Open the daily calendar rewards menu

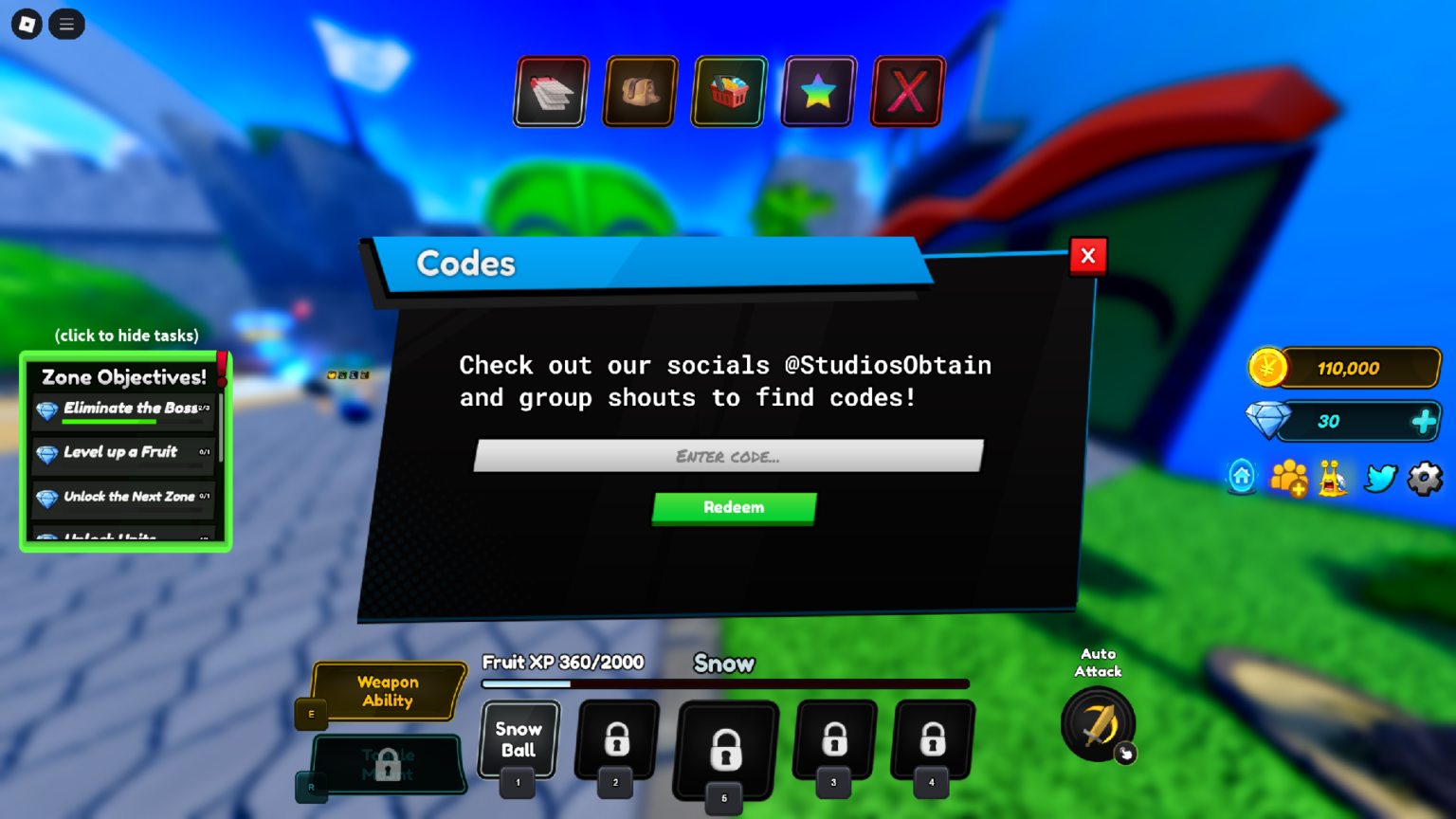550,91
